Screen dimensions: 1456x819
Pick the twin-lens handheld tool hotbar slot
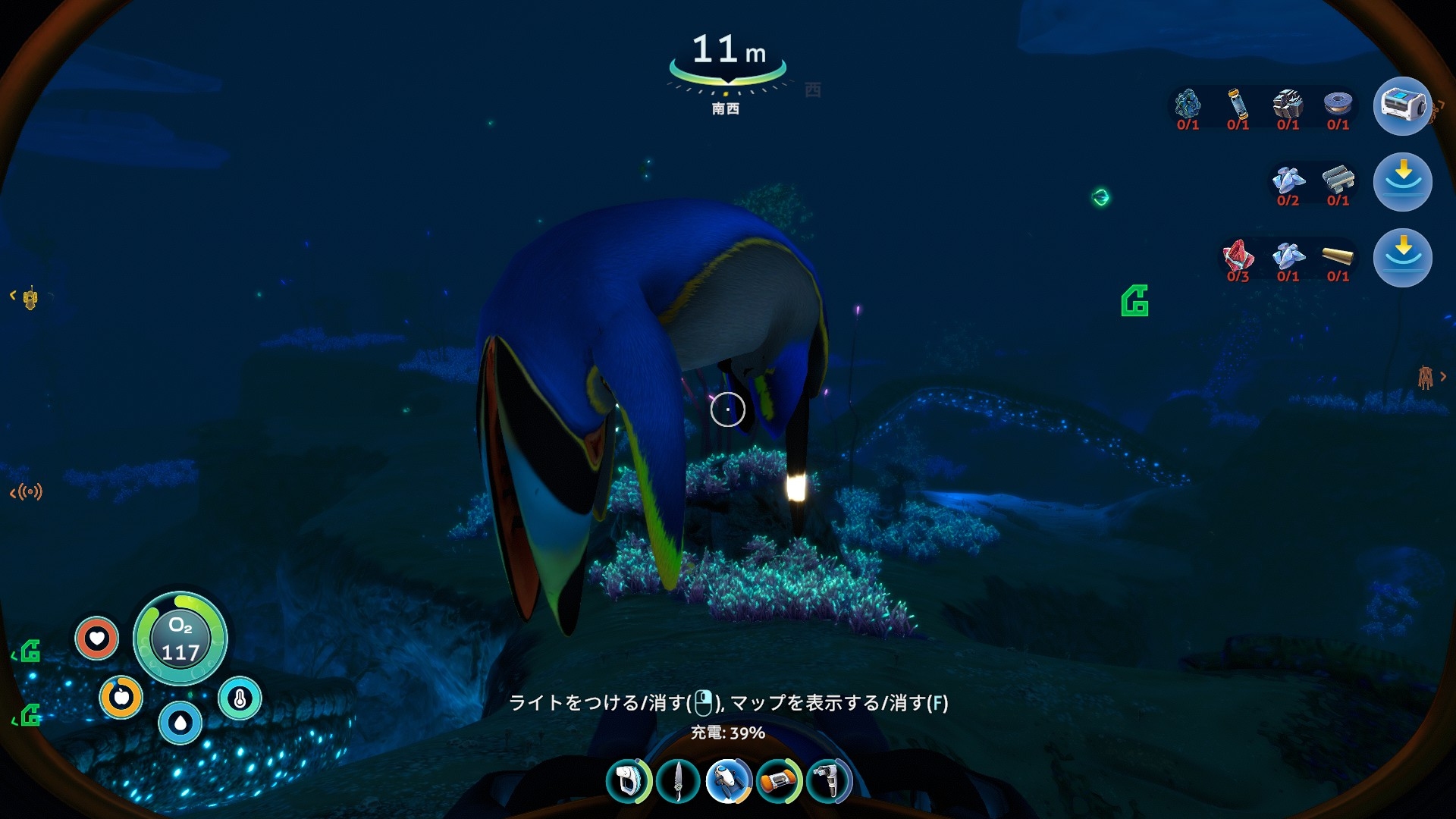click(x=829, y=781)
